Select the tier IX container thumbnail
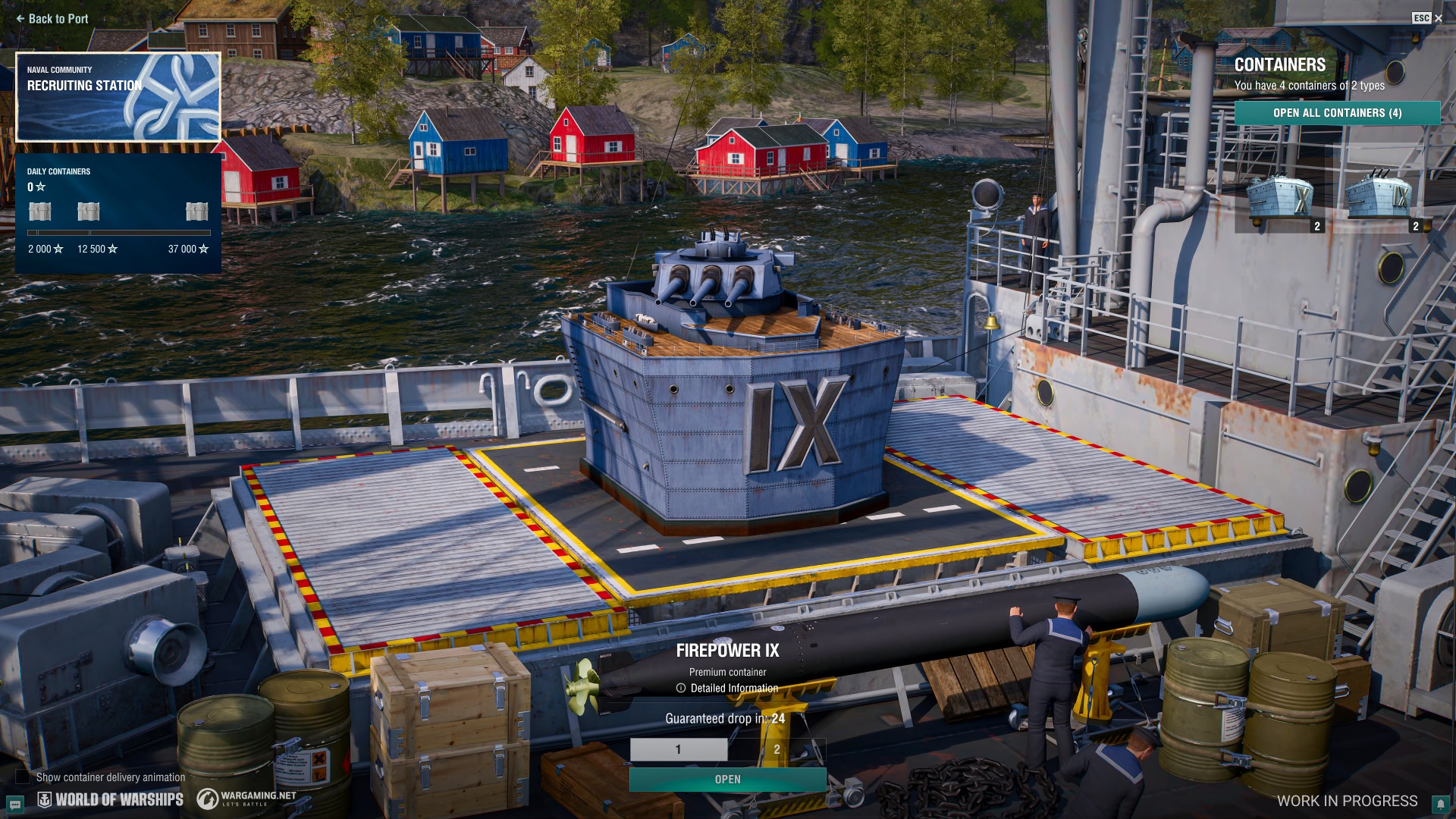This screenshot has height=819, width=1456. pyautogui.click(x=1379, y=199)
